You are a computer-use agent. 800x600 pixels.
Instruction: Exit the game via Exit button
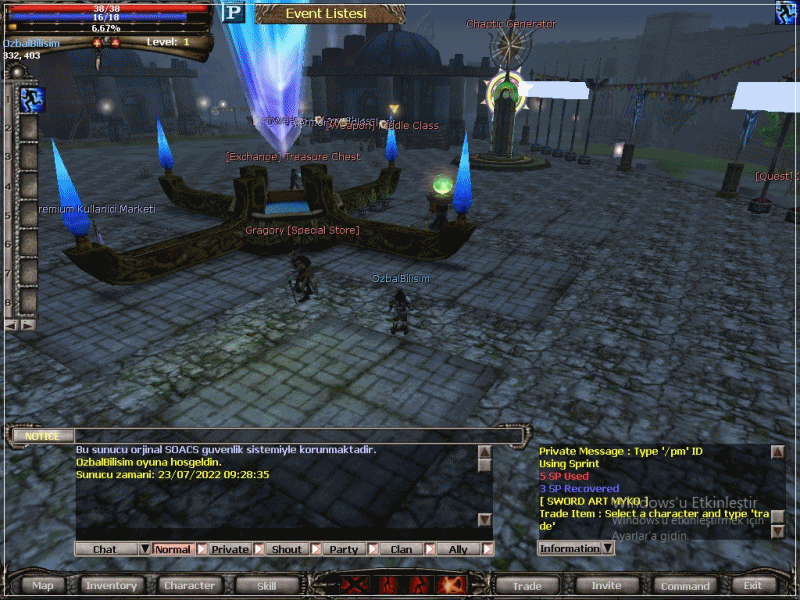753,585
